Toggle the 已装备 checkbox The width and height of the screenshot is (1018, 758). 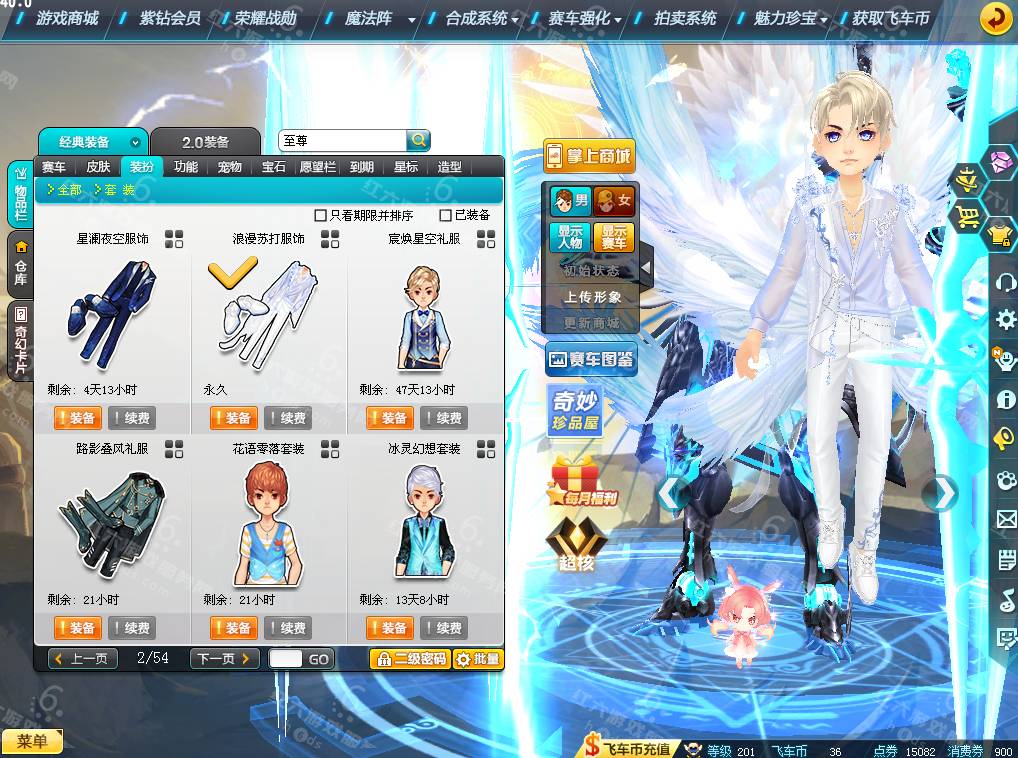pyautogui.click(x=446, y=215)
